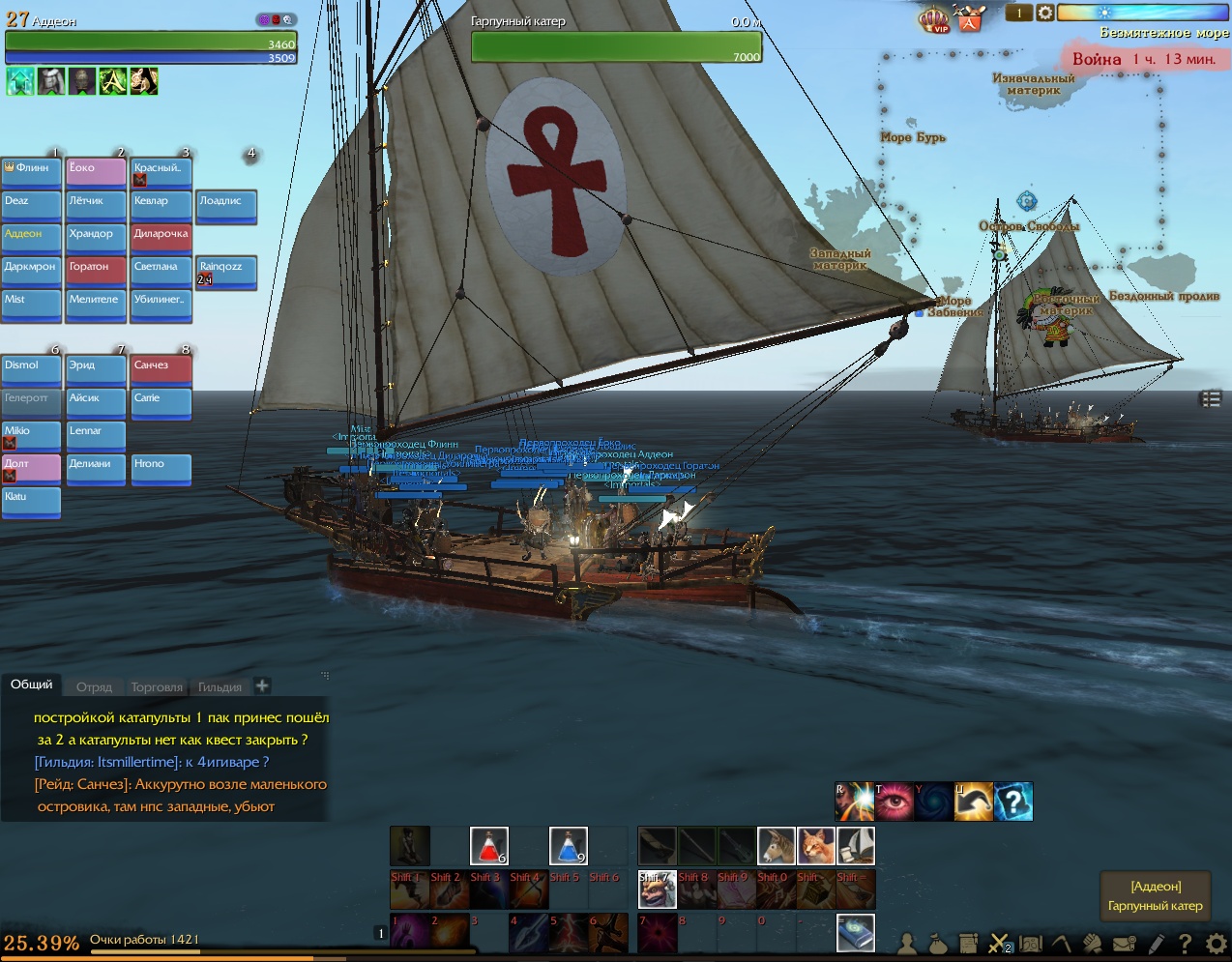
Task: Open the VIP crown menu
Action: tap(933, 18)
